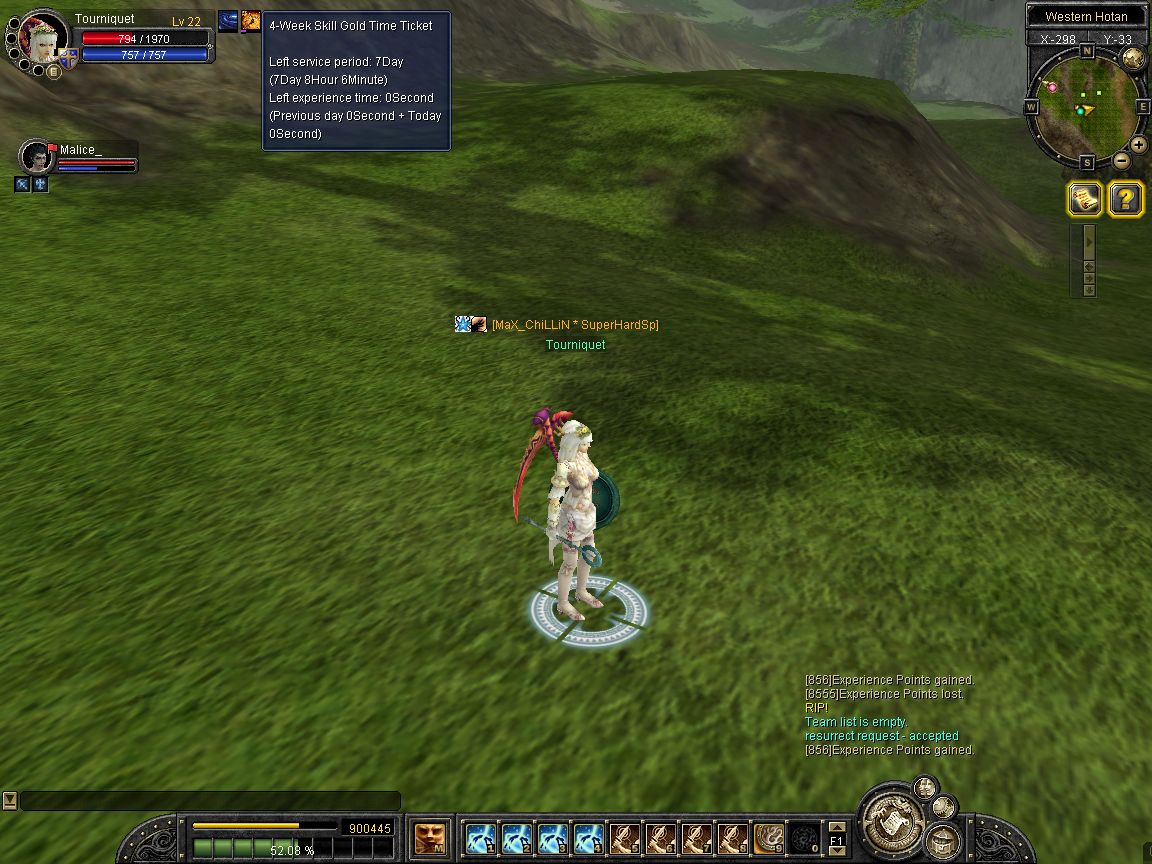Click the Skill Gold Time Ticket buff icon
The height and width of the screenshot is (864, 1152).
(x=250, y=21)
